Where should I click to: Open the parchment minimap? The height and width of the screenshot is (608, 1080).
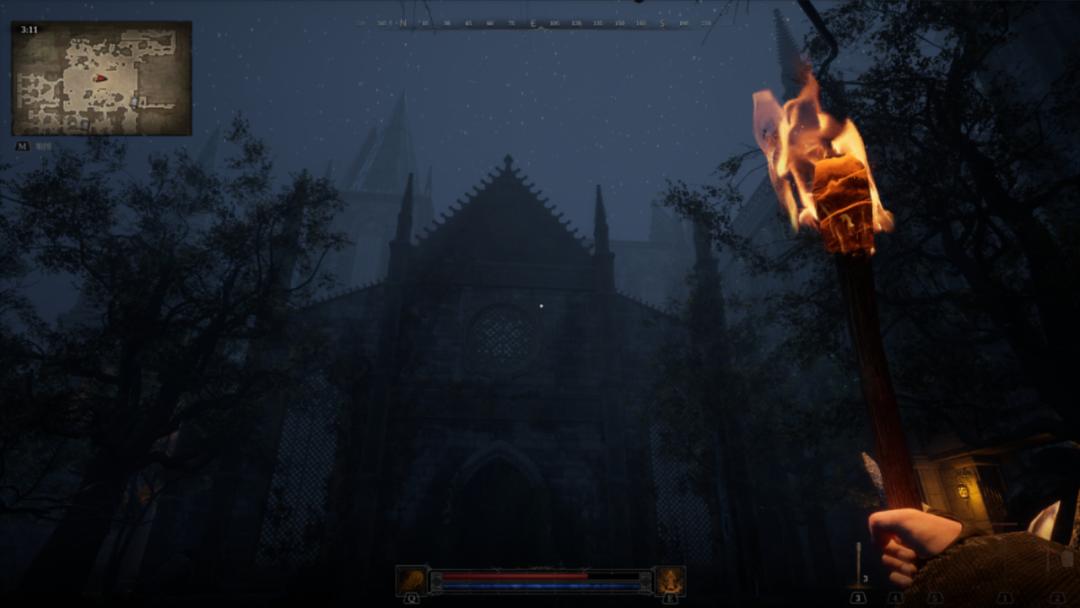[x=101, y=78]
